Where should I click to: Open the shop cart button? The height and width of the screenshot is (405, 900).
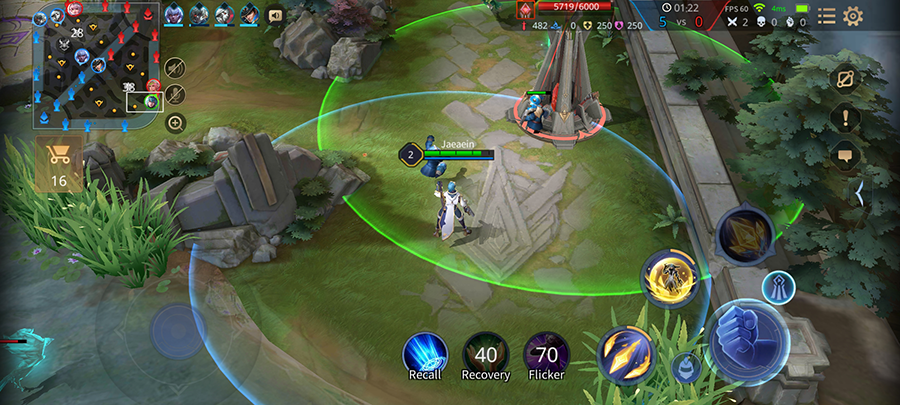point(59,164)
